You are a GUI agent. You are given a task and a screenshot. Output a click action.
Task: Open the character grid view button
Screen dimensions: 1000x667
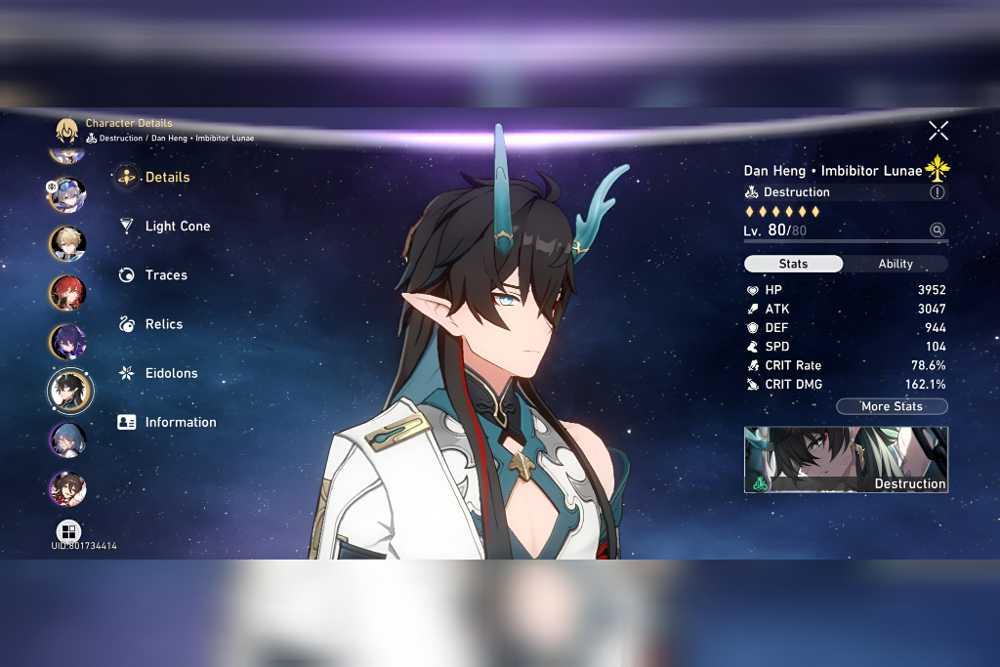[x=68, y=531]
